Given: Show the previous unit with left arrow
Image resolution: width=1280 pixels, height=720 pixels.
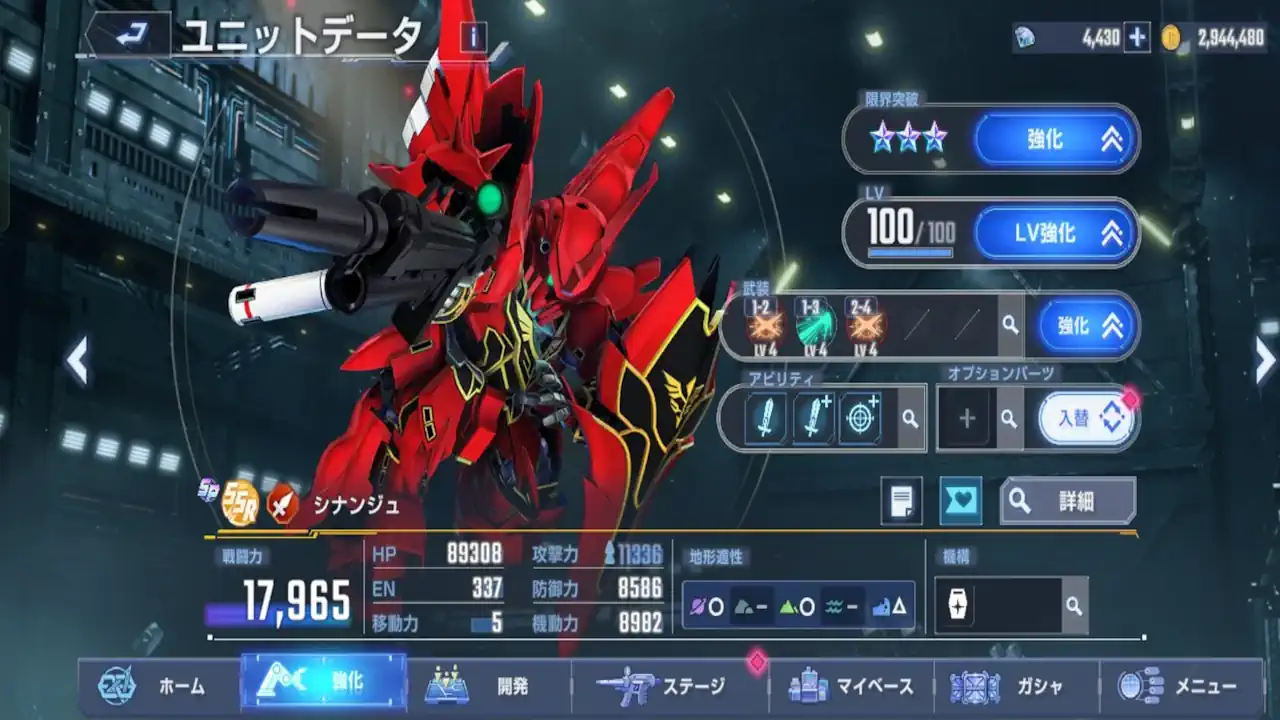Looking at the screenshot, I should [x=77, y=360].
